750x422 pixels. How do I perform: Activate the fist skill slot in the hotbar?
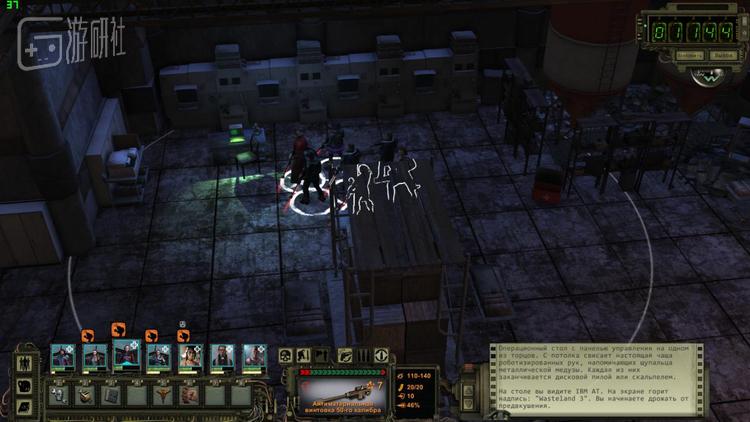tap(189, 395)
